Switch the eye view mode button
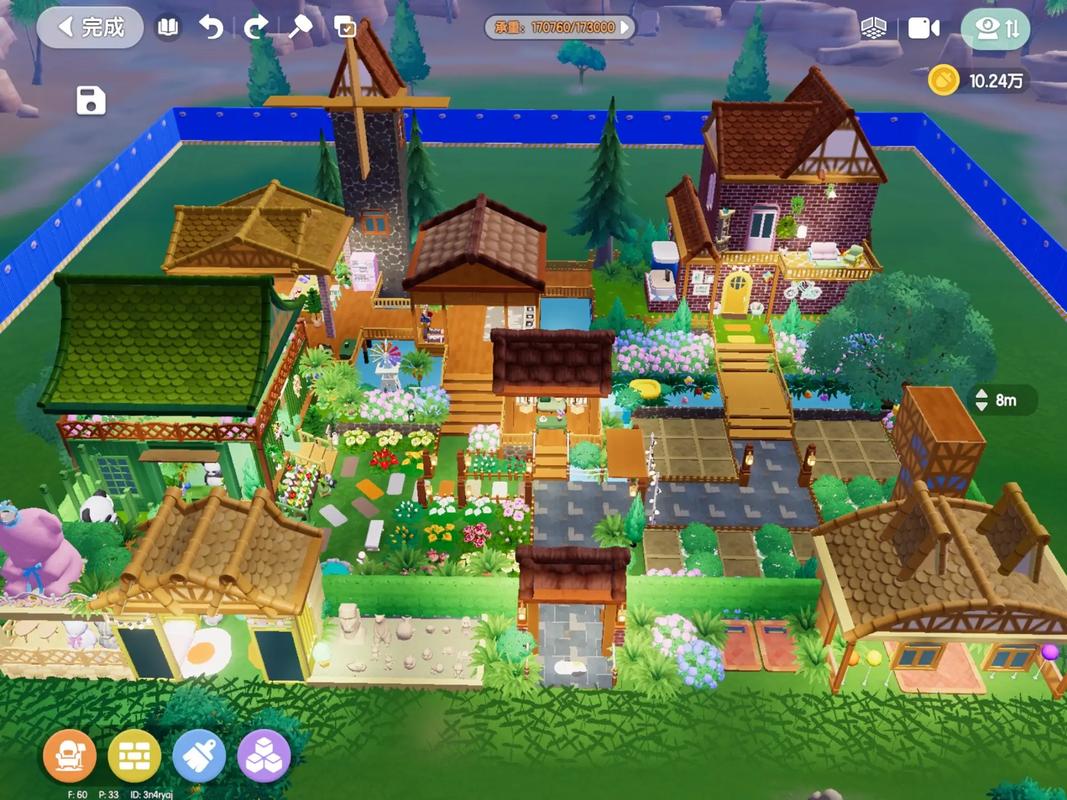The image size is (1067, 800). 996,28
